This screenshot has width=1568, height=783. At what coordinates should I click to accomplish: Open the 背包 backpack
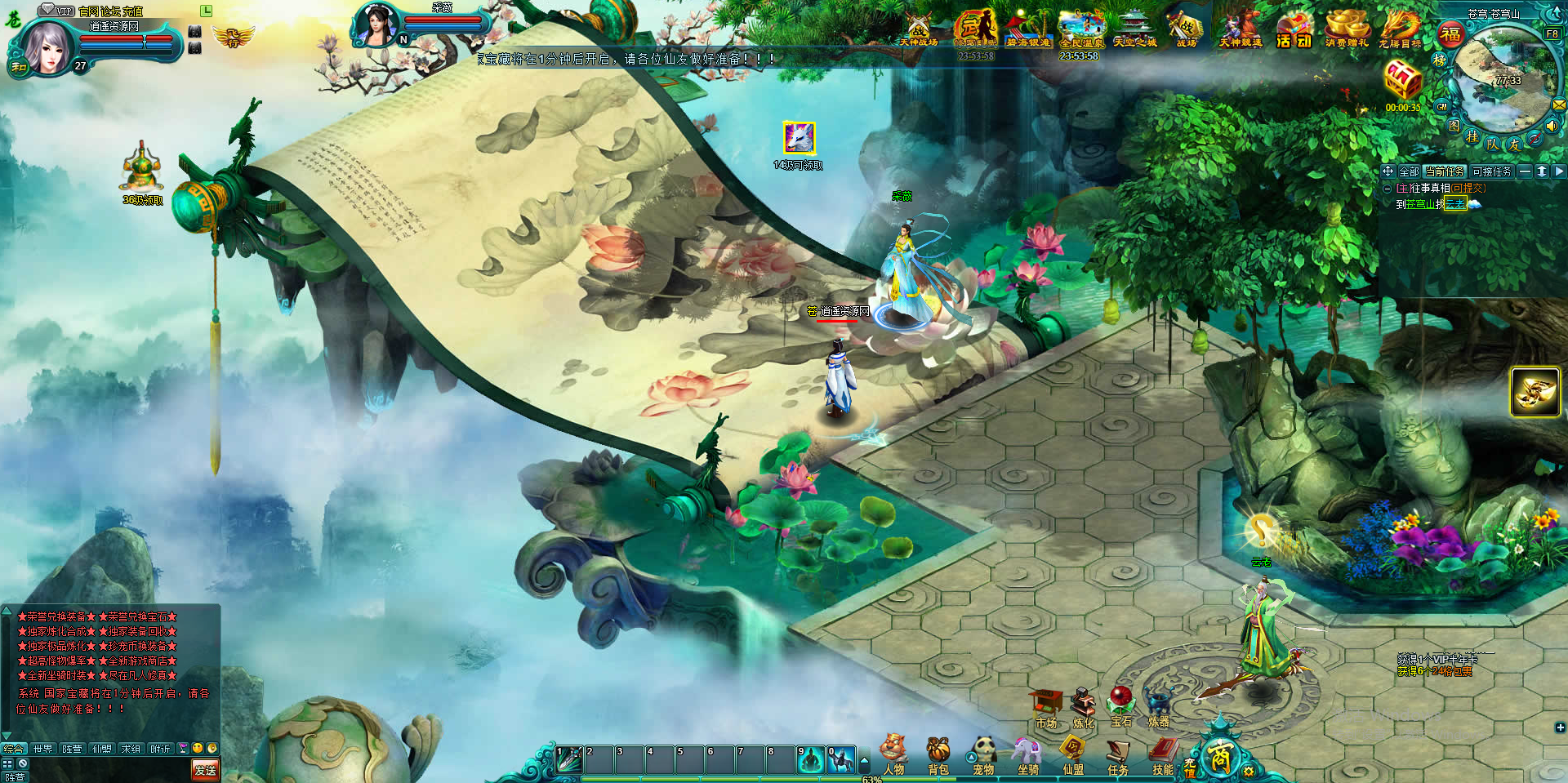point(938,754)
